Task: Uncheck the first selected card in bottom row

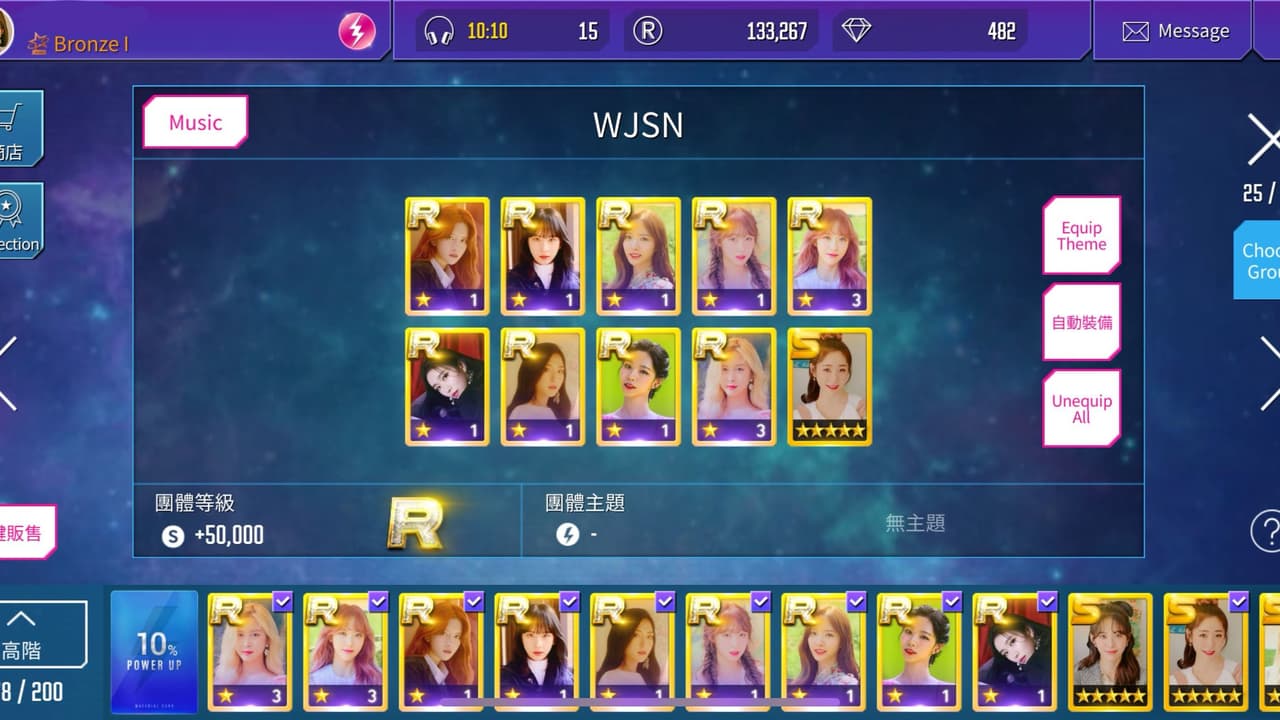Action: (x=282, y=601)
